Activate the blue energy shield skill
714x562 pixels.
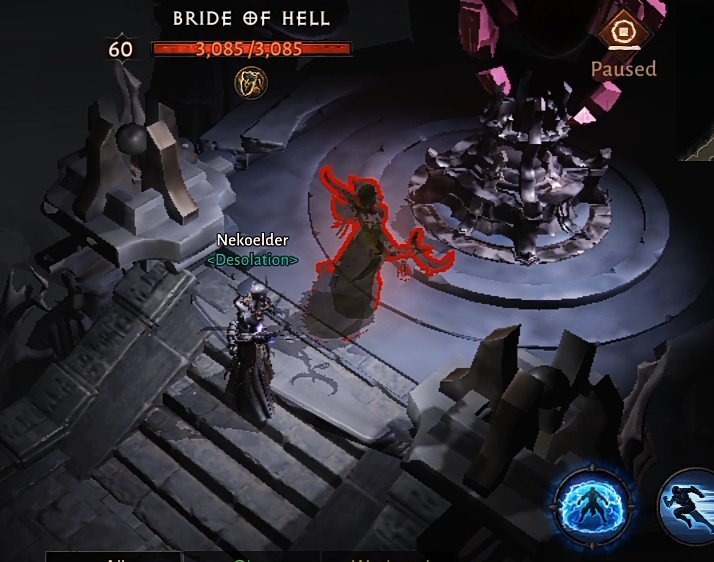[594, 501]
